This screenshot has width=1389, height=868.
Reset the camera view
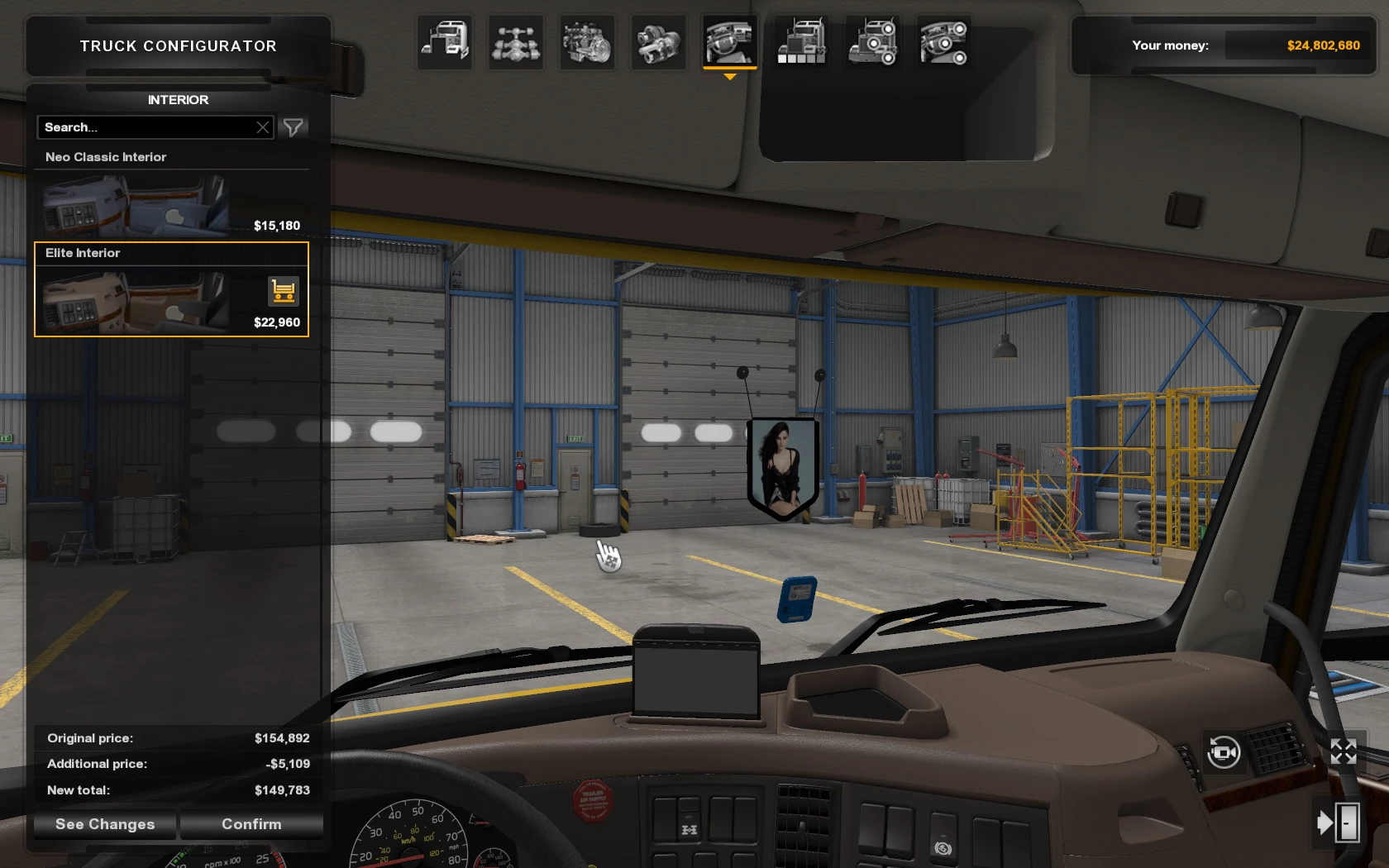click(1224, 752)
